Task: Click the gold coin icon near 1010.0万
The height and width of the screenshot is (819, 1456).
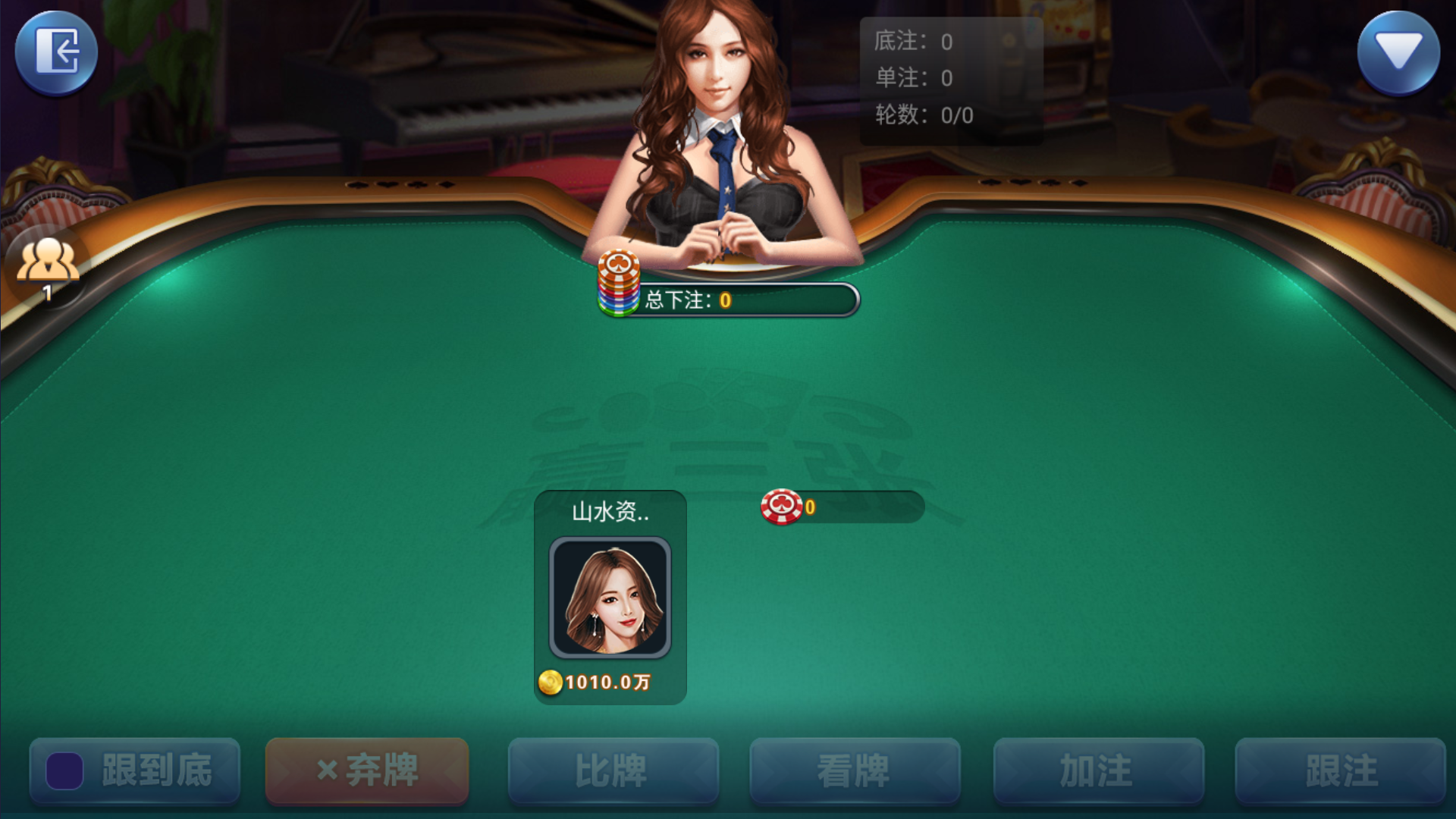Action: tap(550, 682)
